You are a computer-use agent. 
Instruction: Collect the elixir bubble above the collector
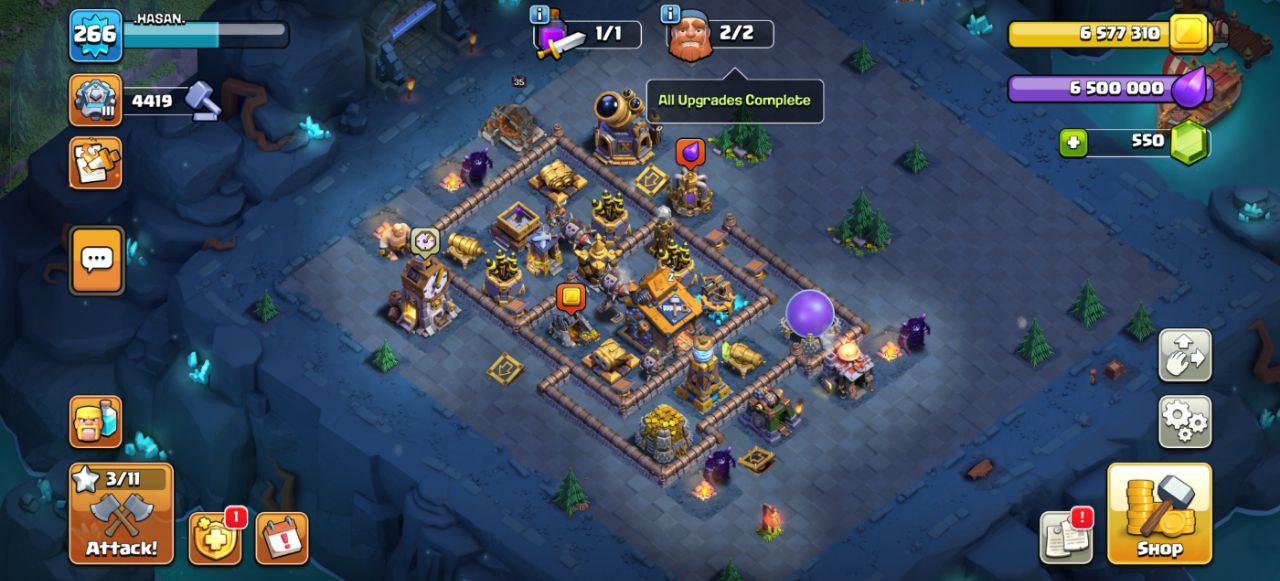pyautogui.click(x=690, y=152)
